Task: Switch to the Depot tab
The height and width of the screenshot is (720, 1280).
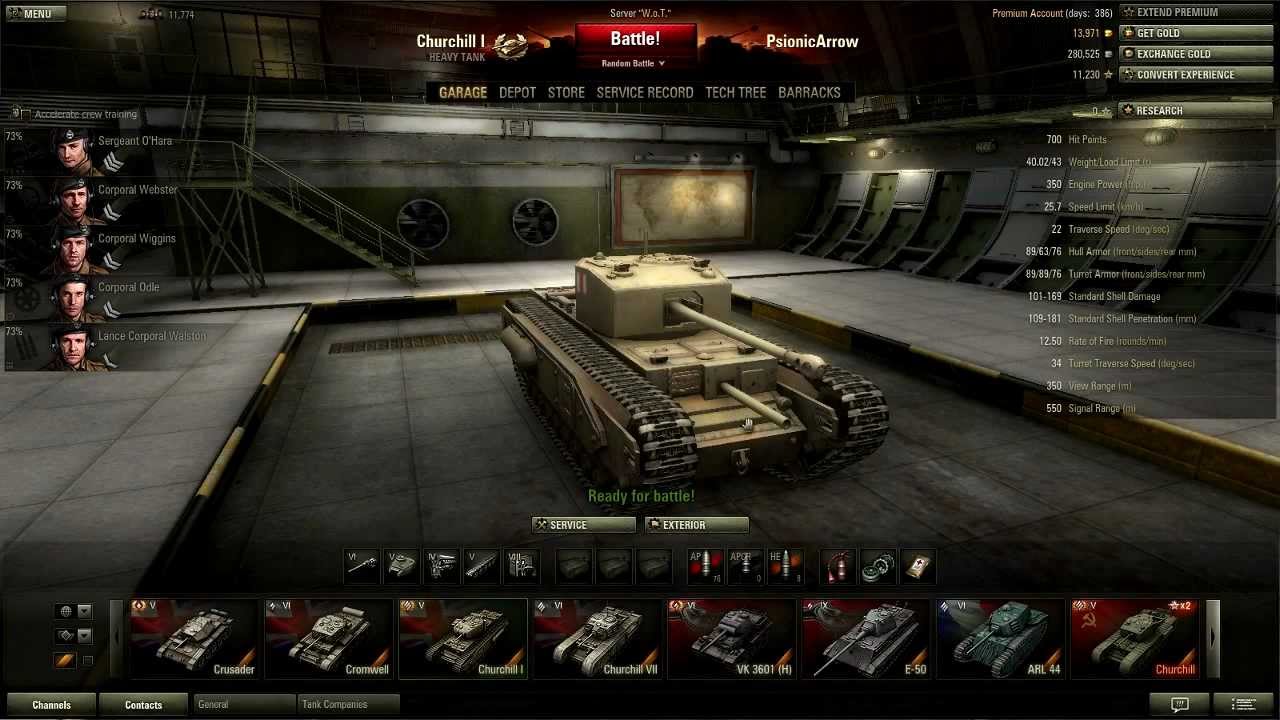Action: 517,92
